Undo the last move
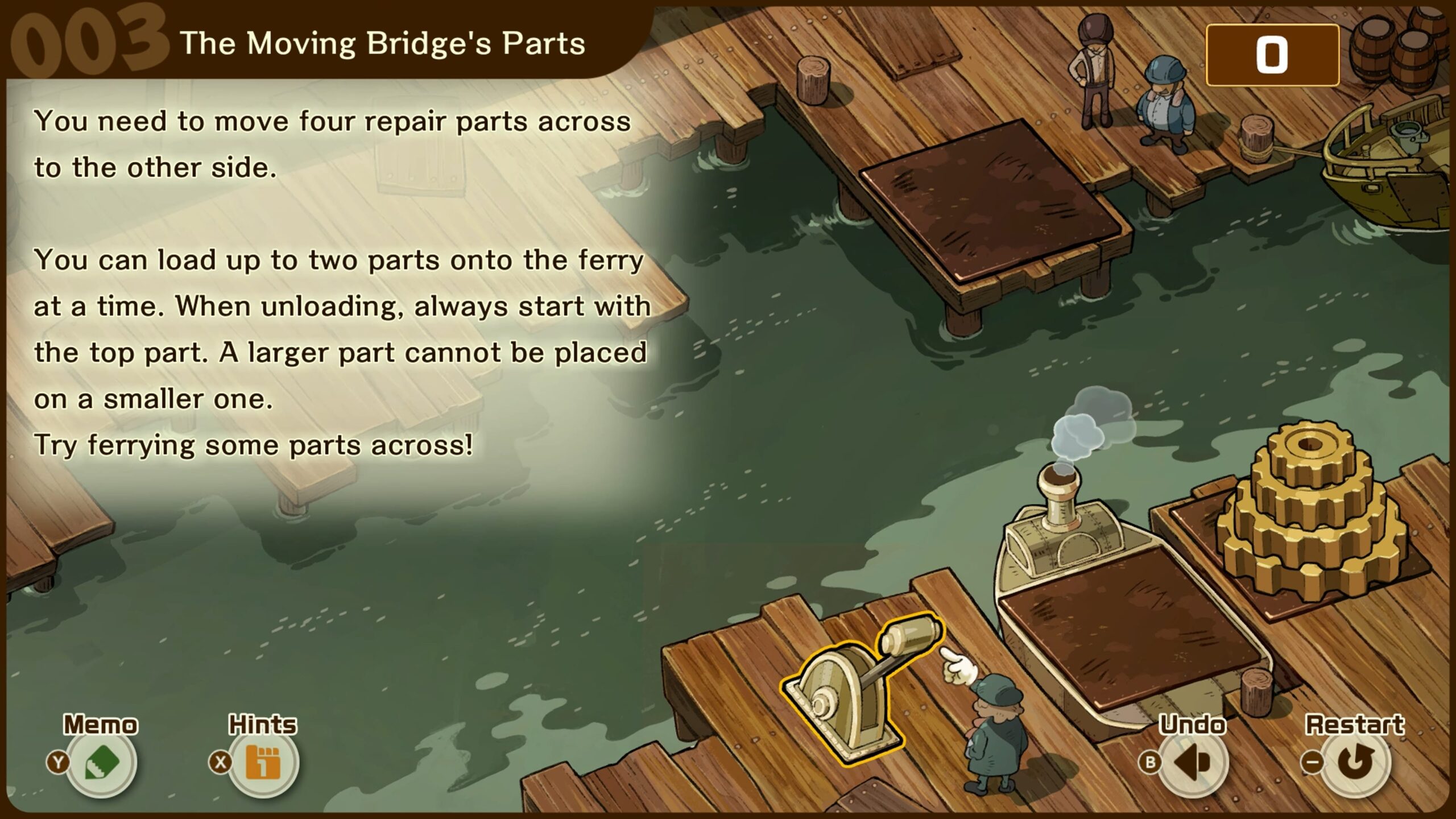This screenshot has height=819, width=1456. [1193, 763]
